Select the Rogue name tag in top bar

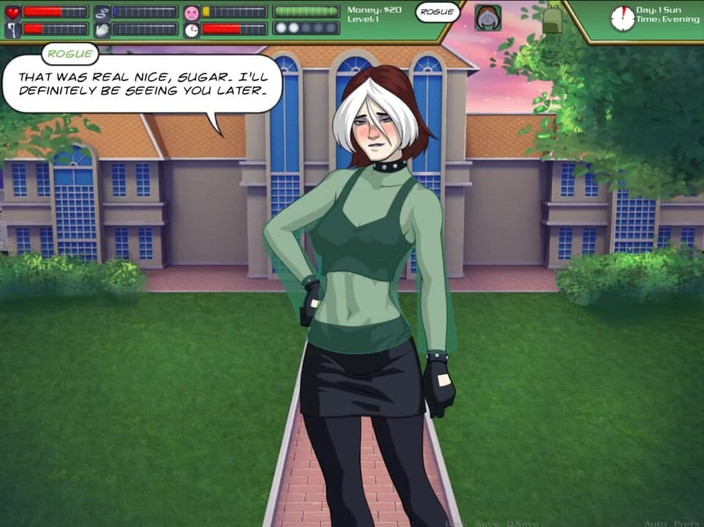(437, 12)
